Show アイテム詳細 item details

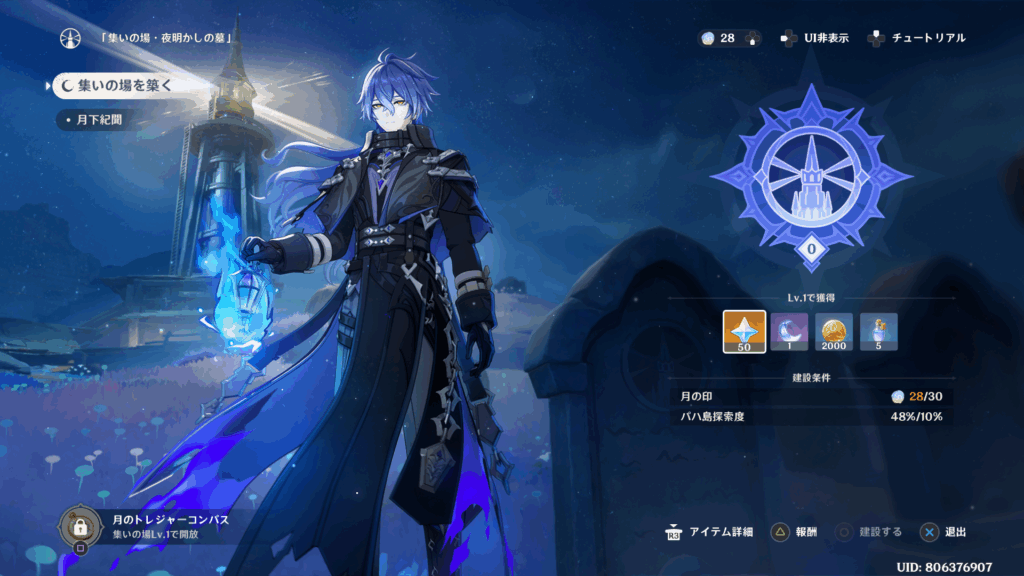coord(708,532)
